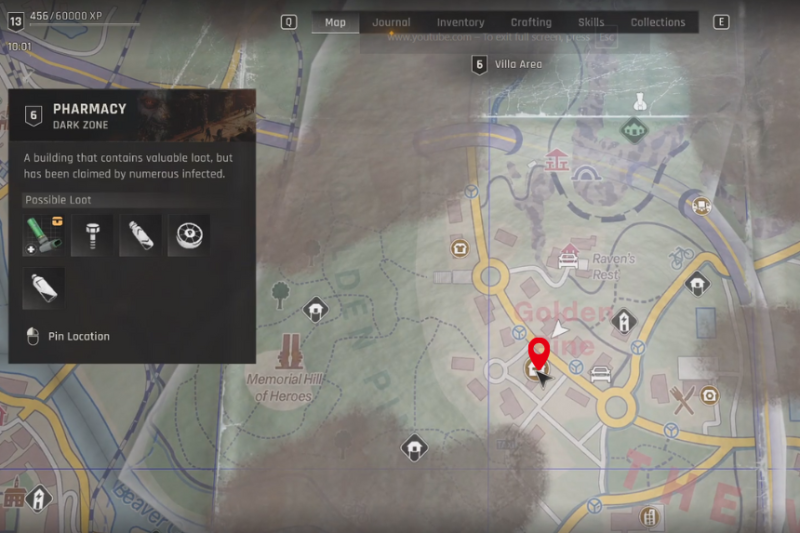The image size is (800, 533).
Task: Click the red location pin on map
Action: [539, 354]
